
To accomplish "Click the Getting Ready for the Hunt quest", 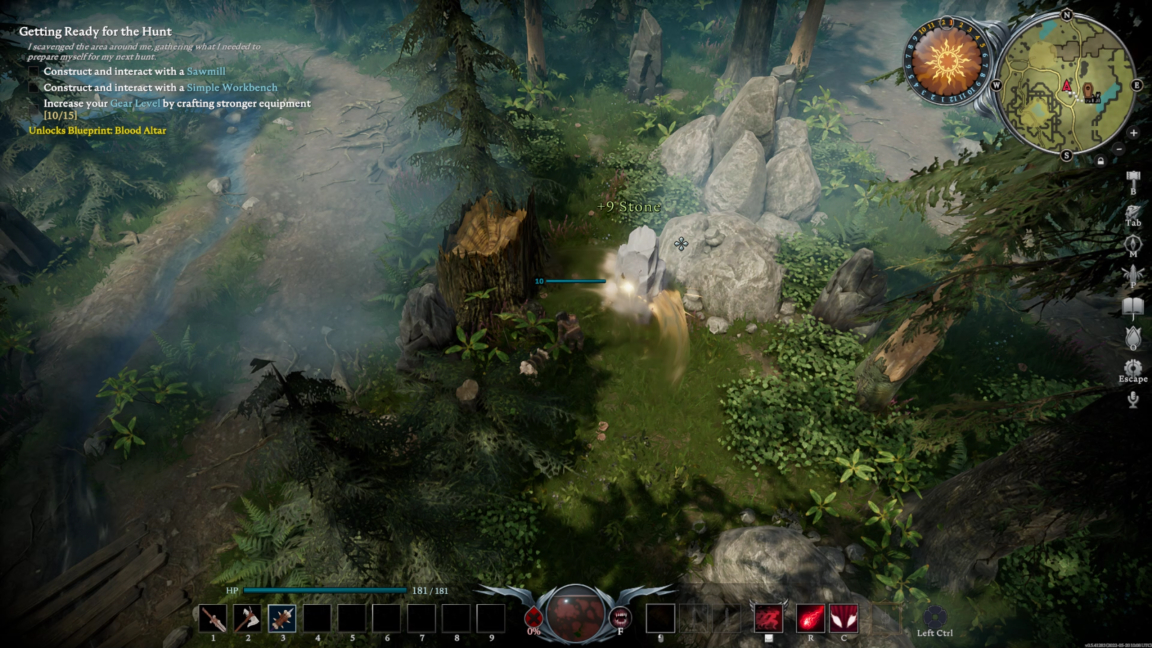I will 95,32.
